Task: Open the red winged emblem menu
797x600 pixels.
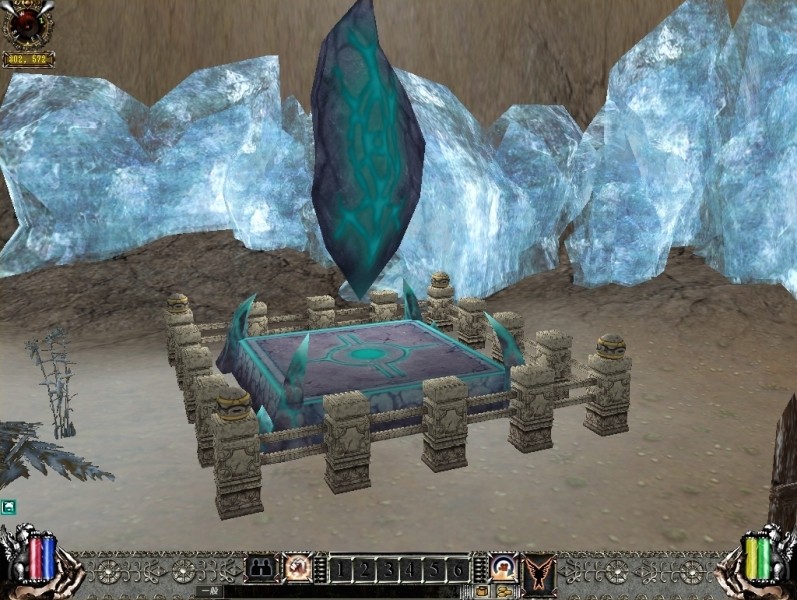Action: pyautogui.click(x=540, y=569)
